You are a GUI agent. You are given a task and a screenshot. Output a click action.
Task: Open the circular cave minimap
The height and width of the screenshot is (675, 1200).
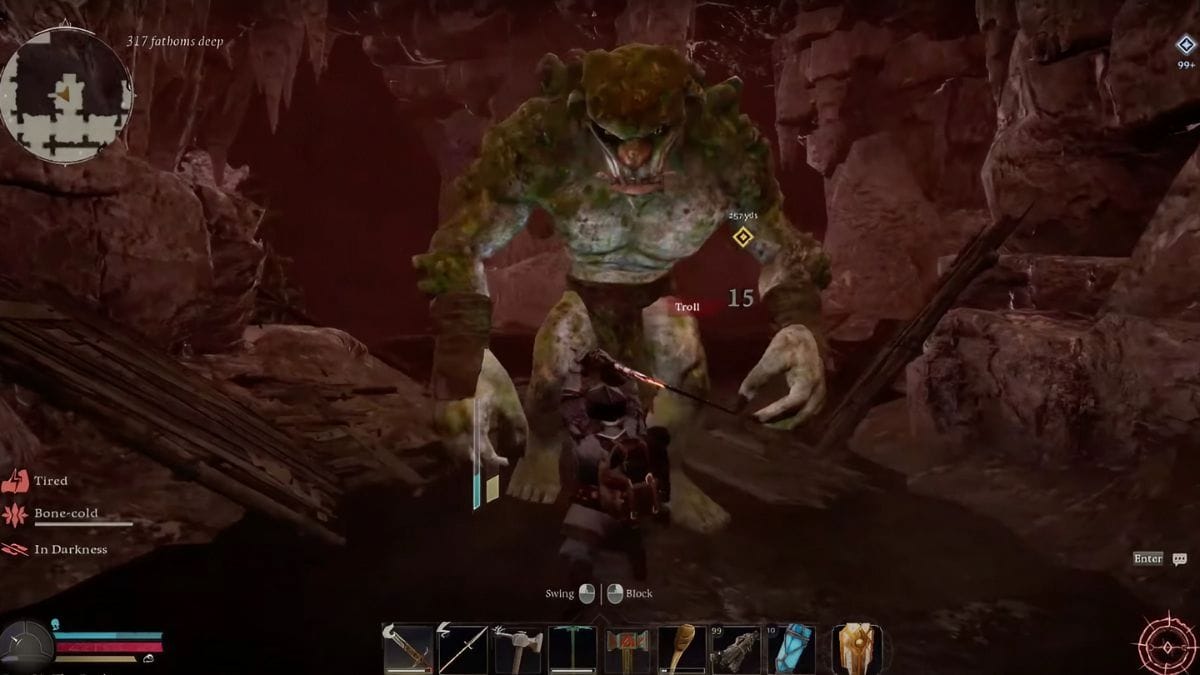[x=66, y=95]
